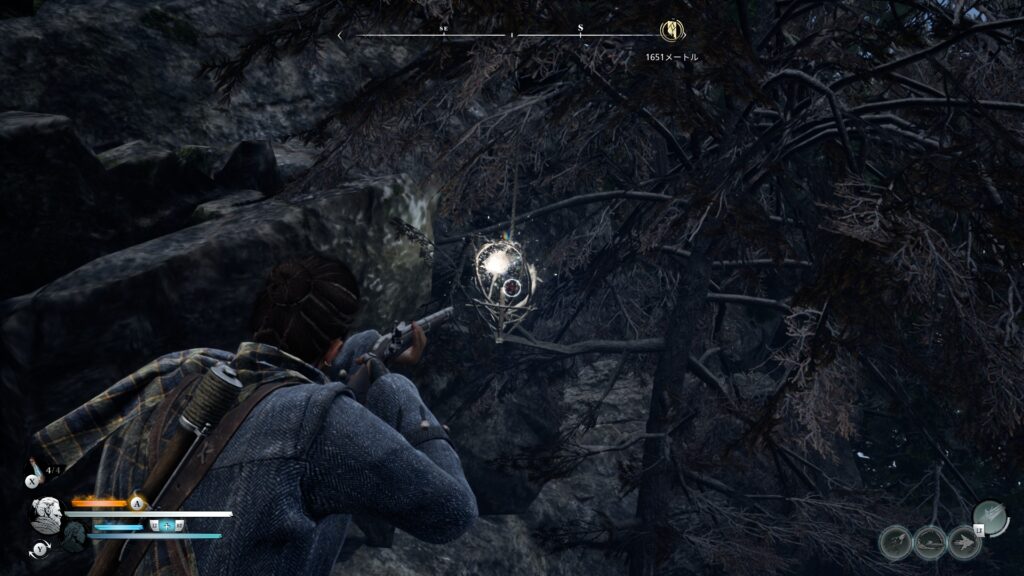Activate the arrow-shaped skill icon
This screenshot has width=1024, height=576.
pos(965,543)
